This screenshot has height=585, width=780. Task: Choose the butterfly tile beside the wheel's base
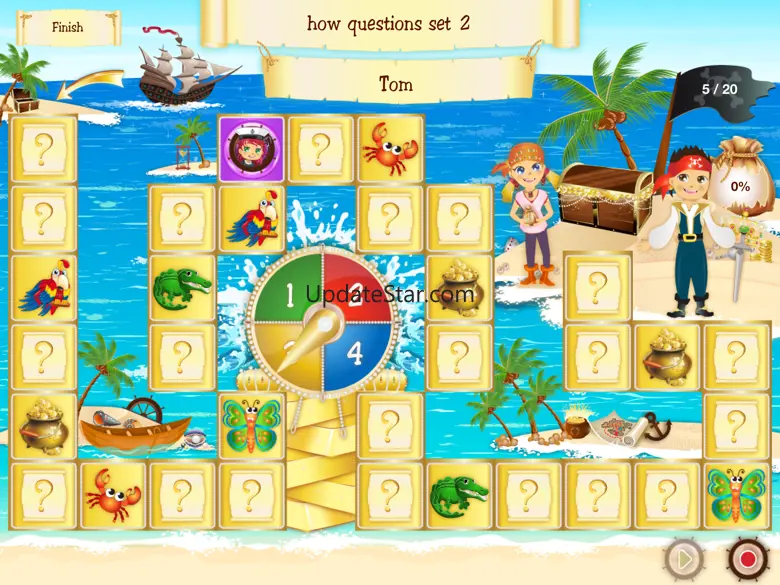252,425
